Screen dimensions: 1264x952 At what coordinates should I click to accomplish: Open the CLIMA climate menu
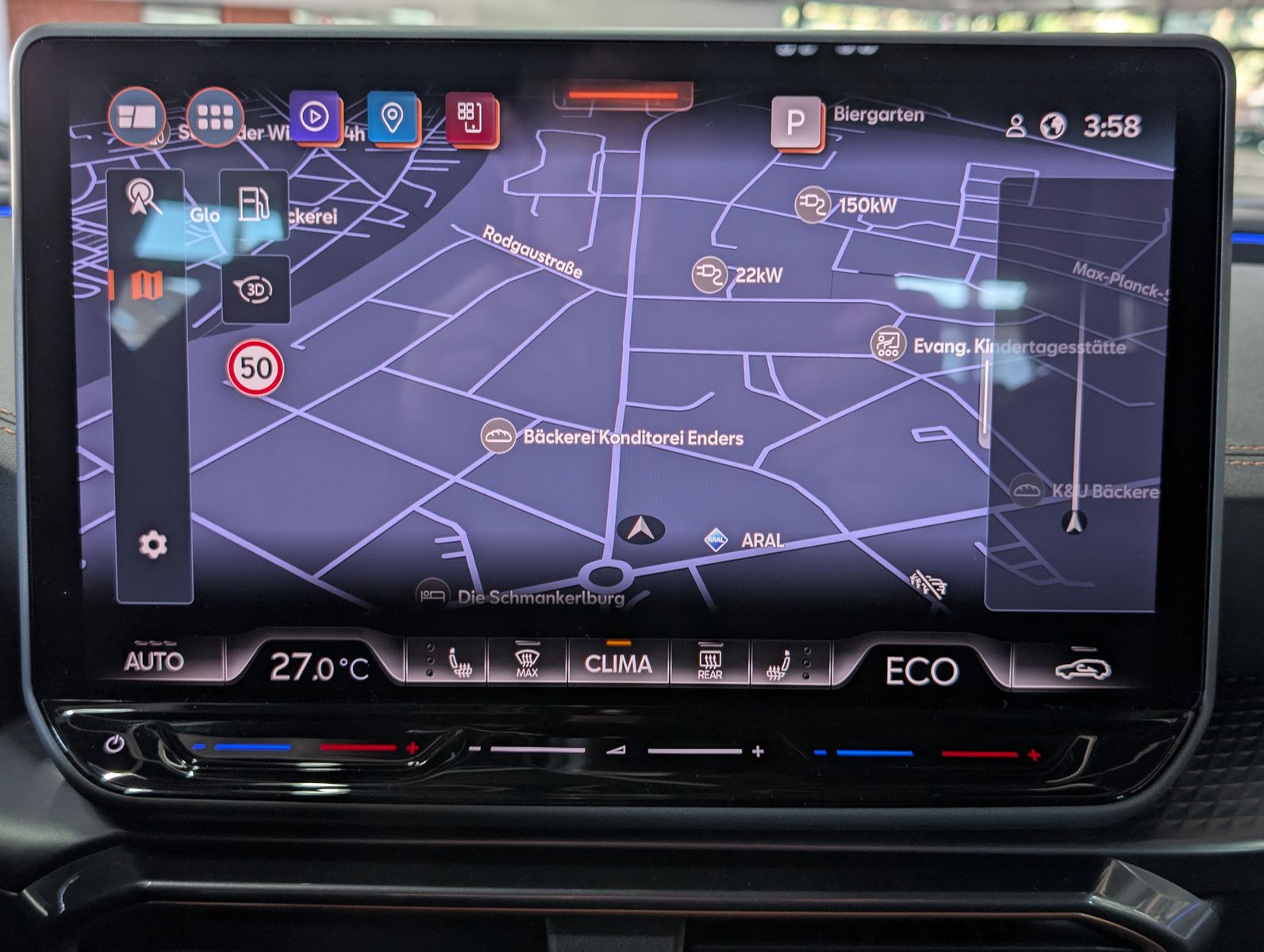(618, 664)
